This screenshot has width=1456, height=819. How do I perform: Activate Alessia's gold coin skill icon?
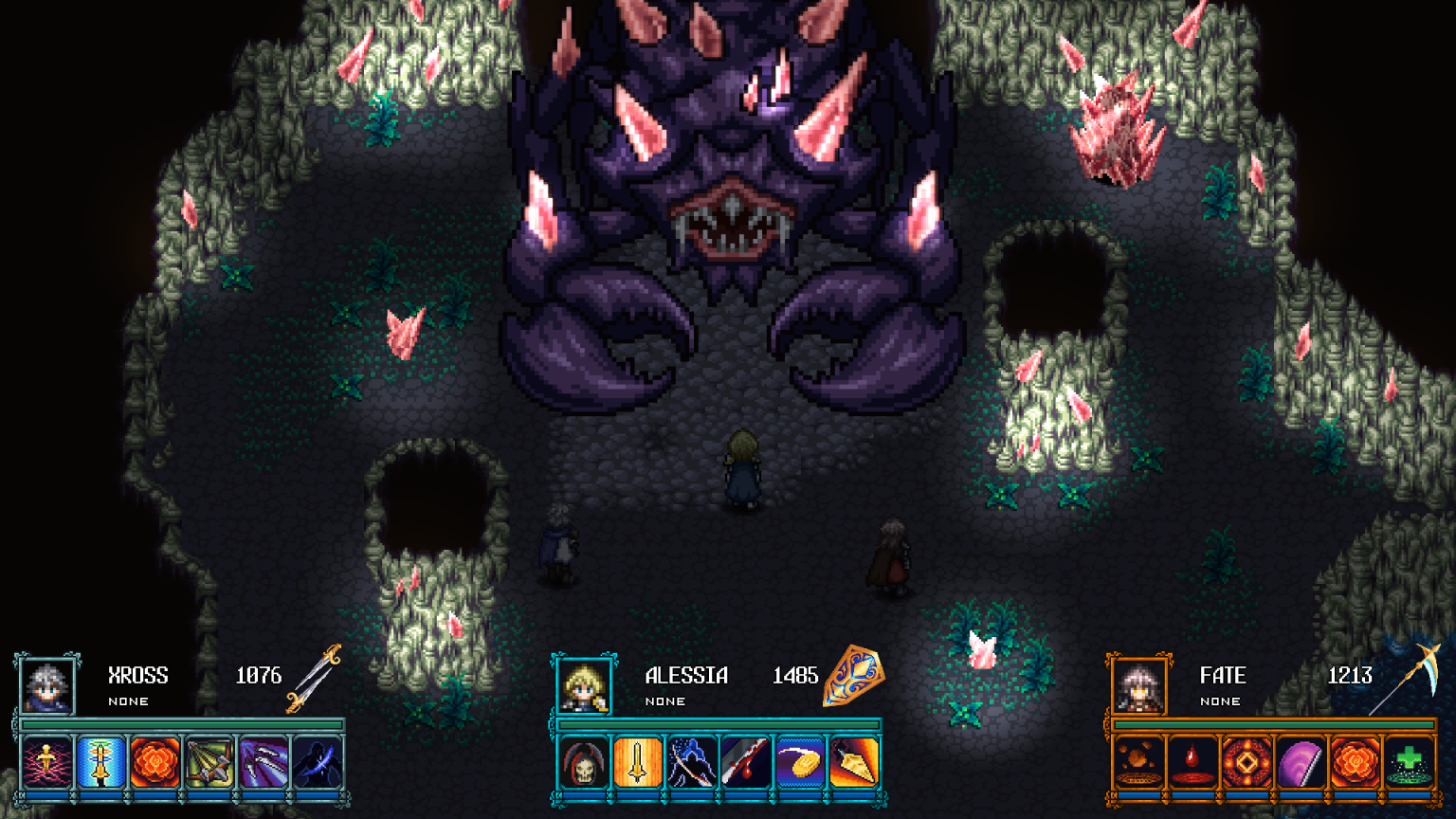pyautogui.click(x=800, y=763)
